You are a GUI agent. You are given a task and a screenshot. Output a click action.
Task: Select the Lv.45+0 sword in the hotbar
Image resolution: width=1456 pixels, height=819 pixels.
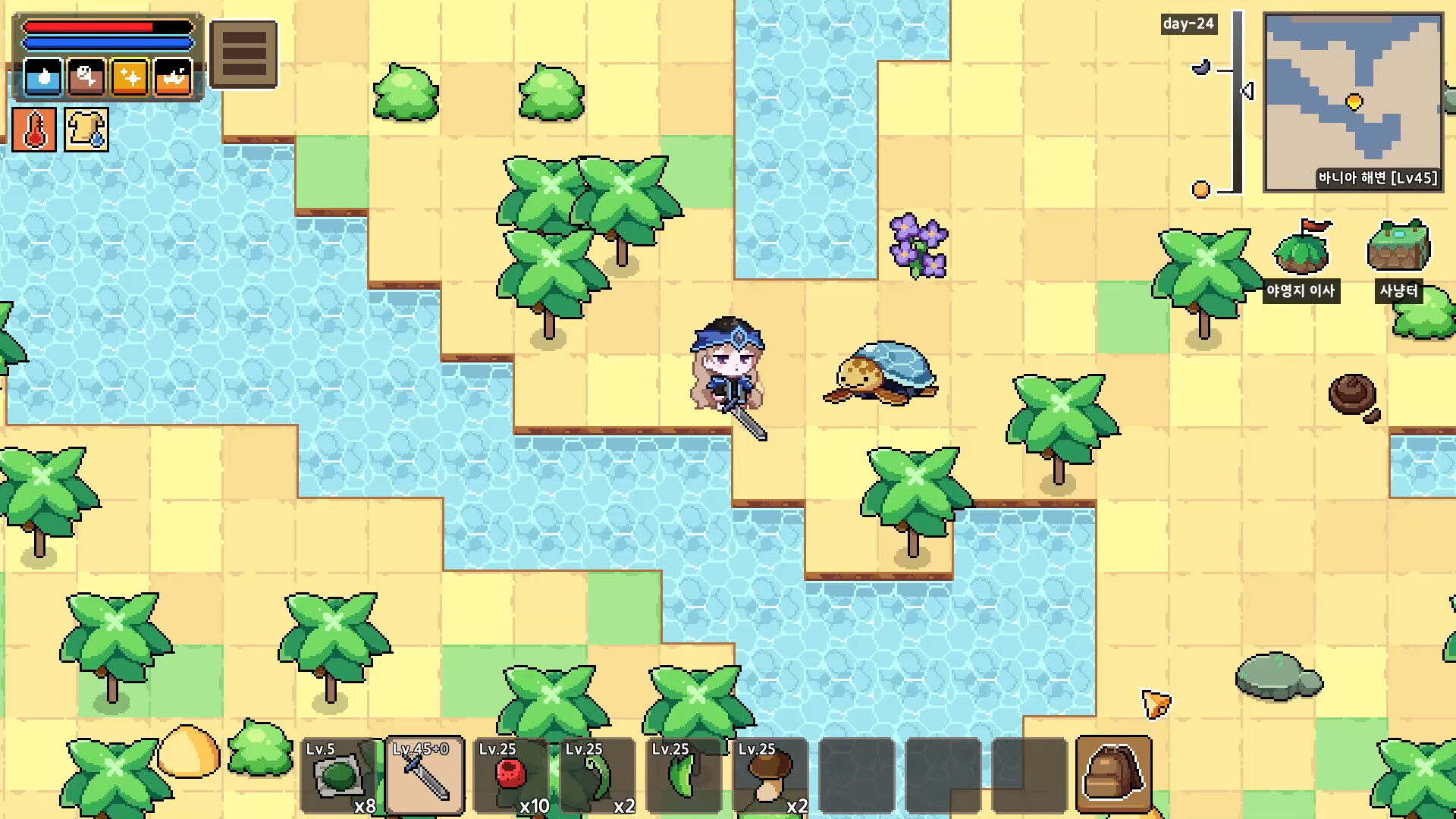[423, 775]
